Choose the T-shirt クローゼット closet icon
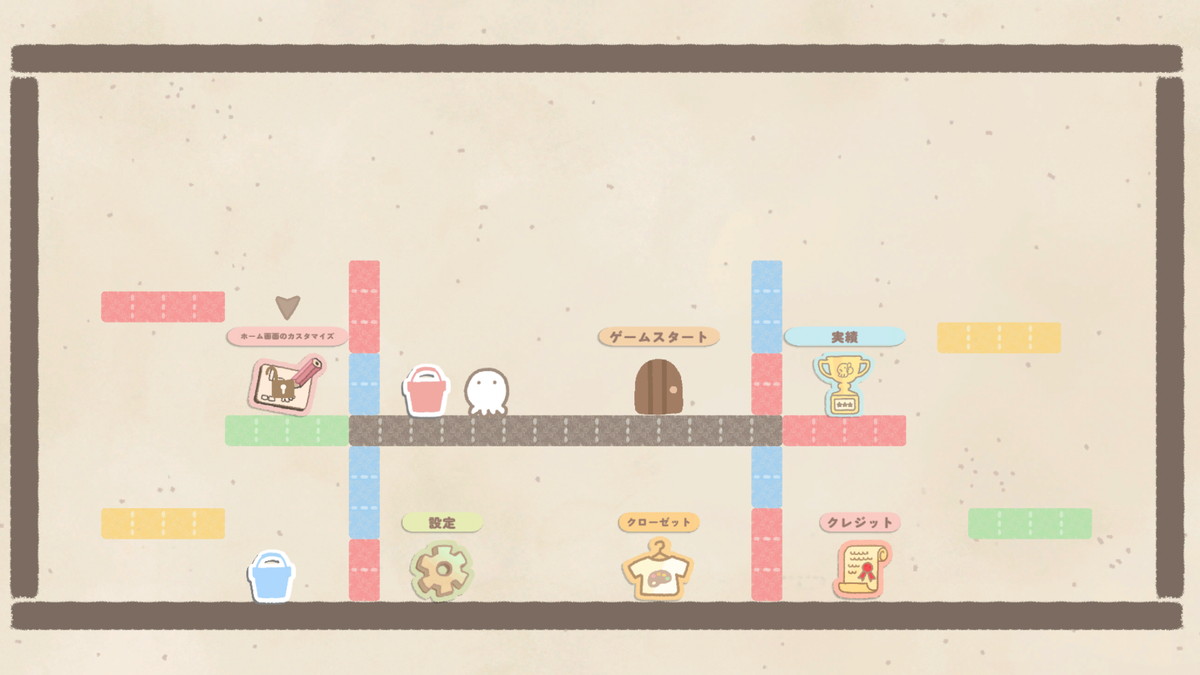 click(657, 571)
